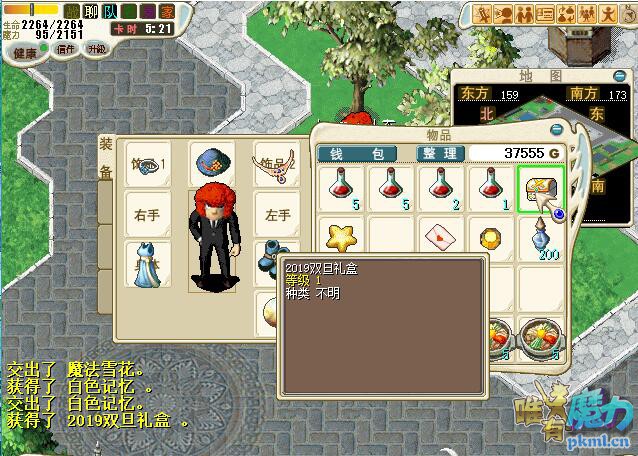Select the necklace accessory slot
Screen dimensions: 638x456
(274, 164)
